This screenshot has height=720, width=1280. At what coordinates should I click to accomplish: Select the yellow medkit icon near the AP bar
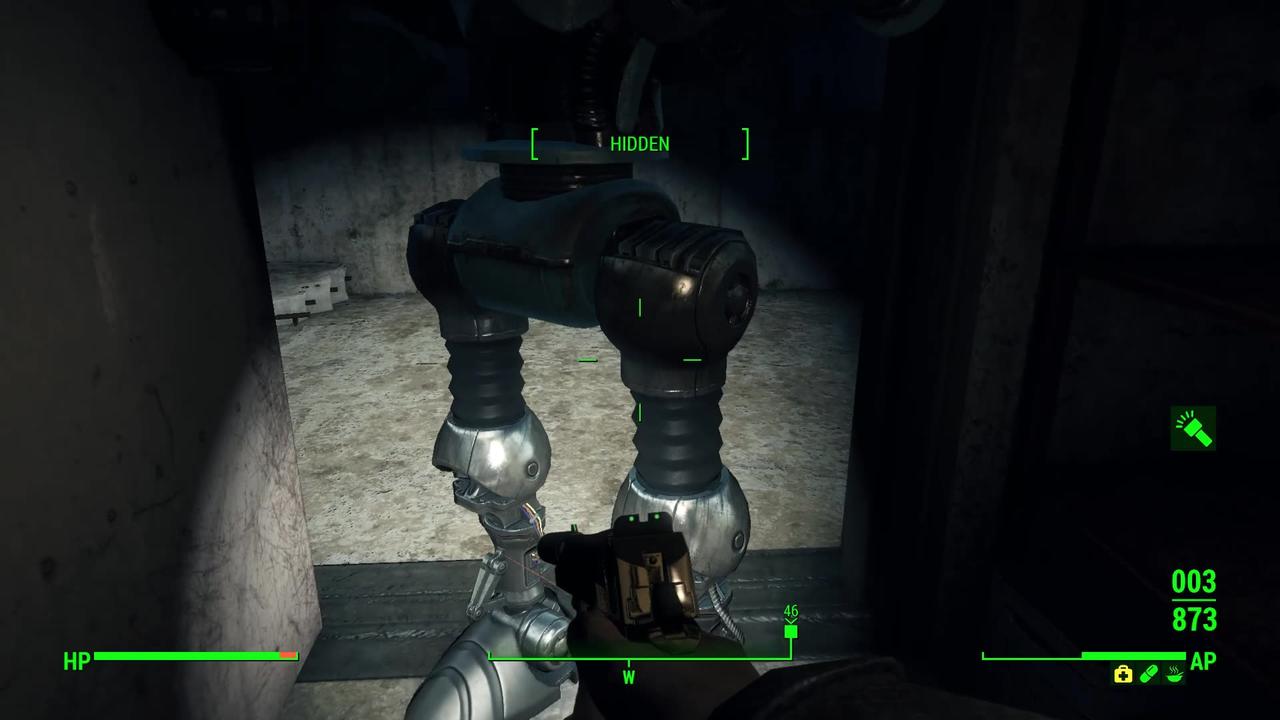[x=1124, y=675]
